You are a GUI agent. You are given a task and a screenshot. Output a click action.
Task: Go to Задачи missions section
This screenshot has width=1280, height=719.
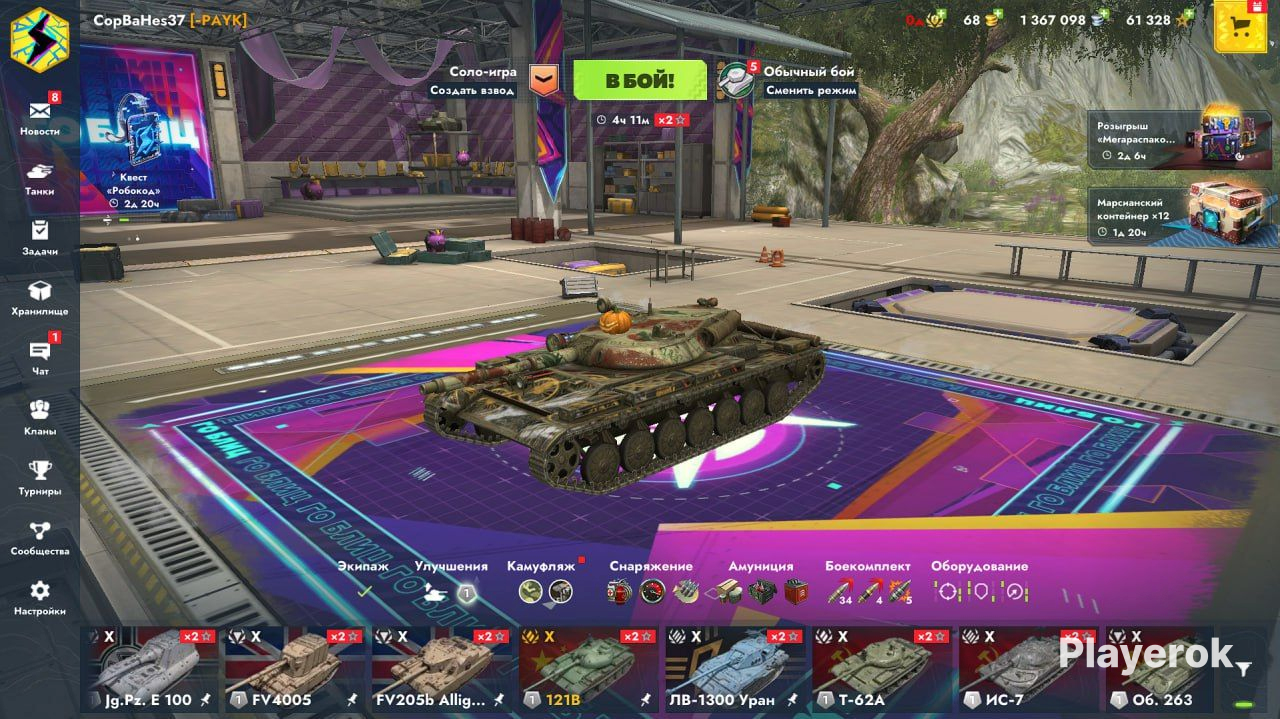(40, 236)
